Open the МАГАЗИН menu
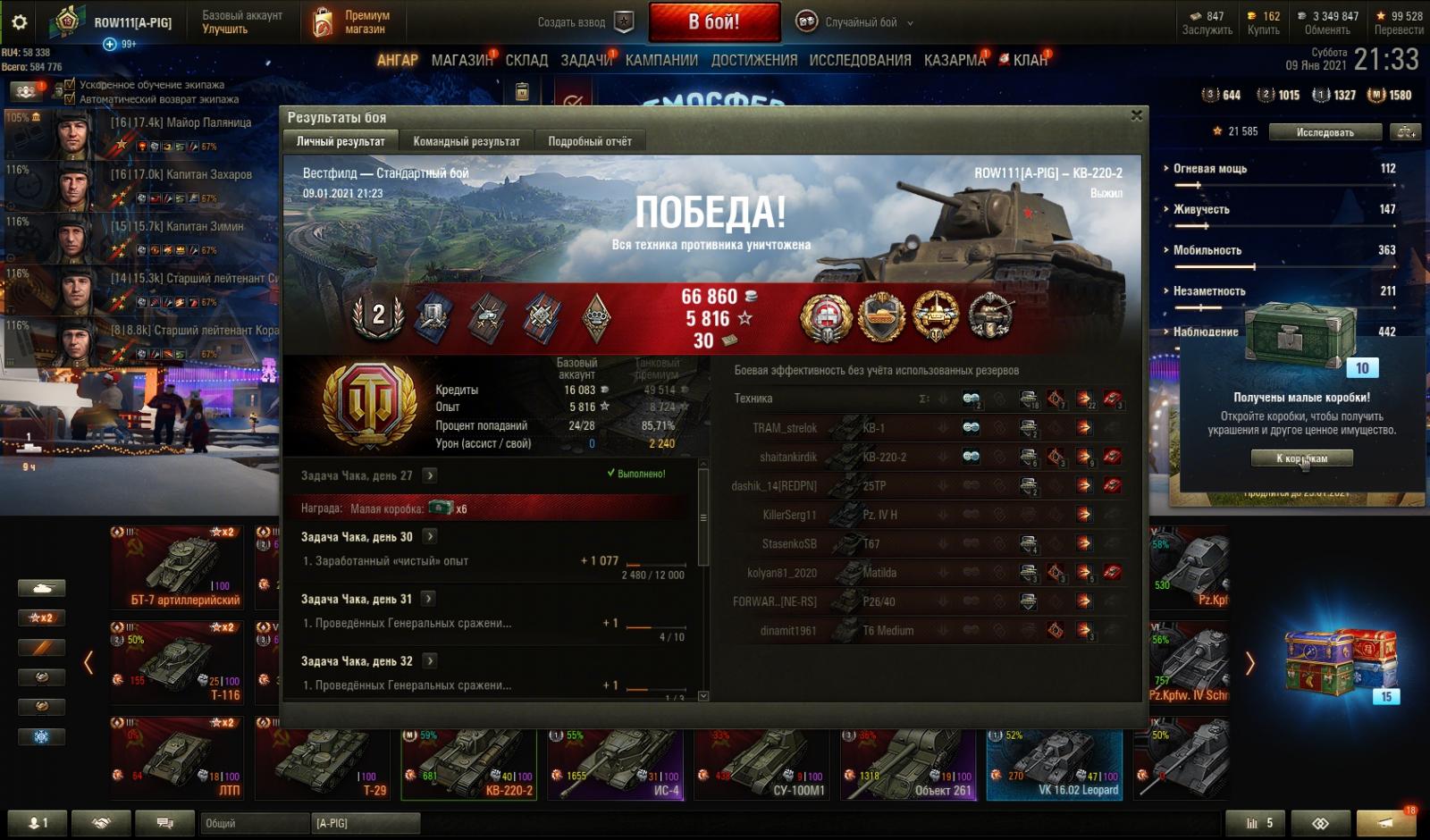 (x=461, y=60)
